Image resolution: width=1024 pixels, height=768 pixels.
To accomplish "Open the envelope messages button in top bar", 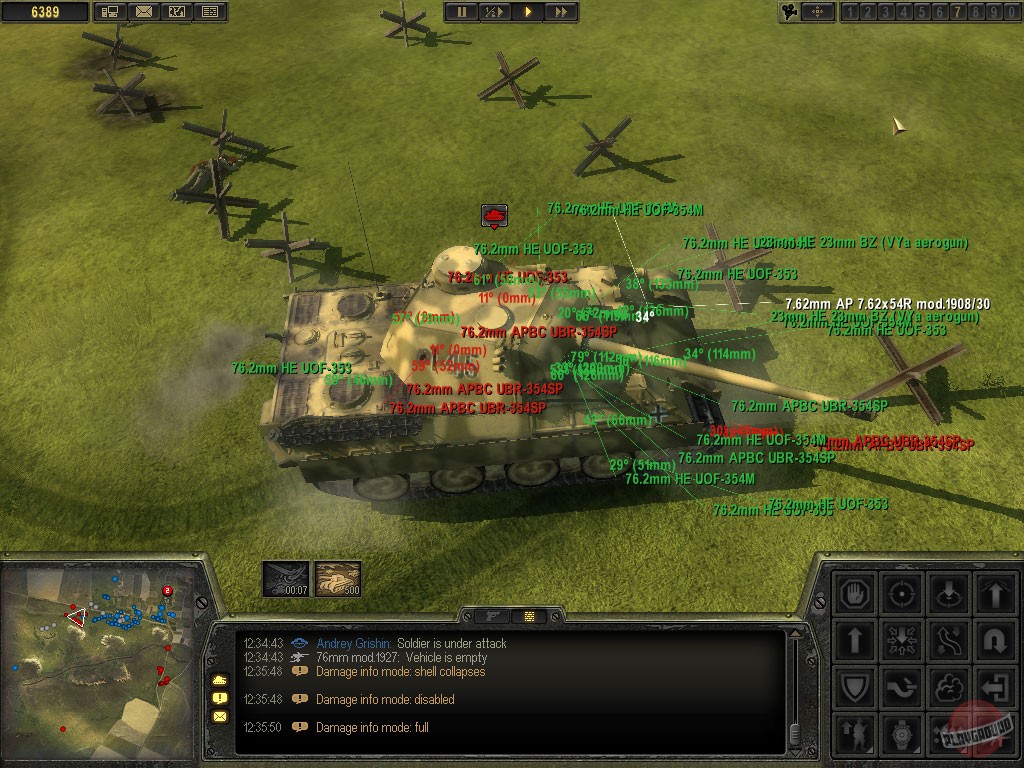I will coord(144,12).
